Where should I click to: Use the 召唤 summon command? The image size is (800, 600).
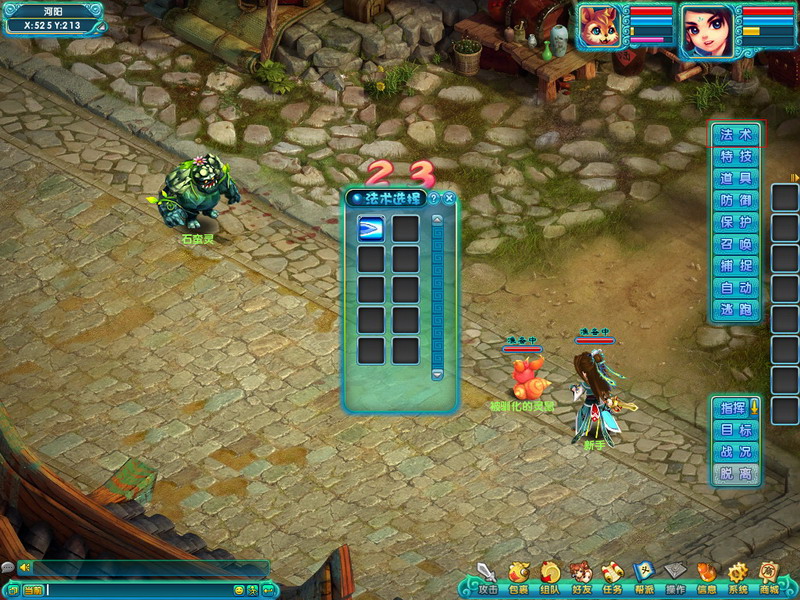click(736, 244)
